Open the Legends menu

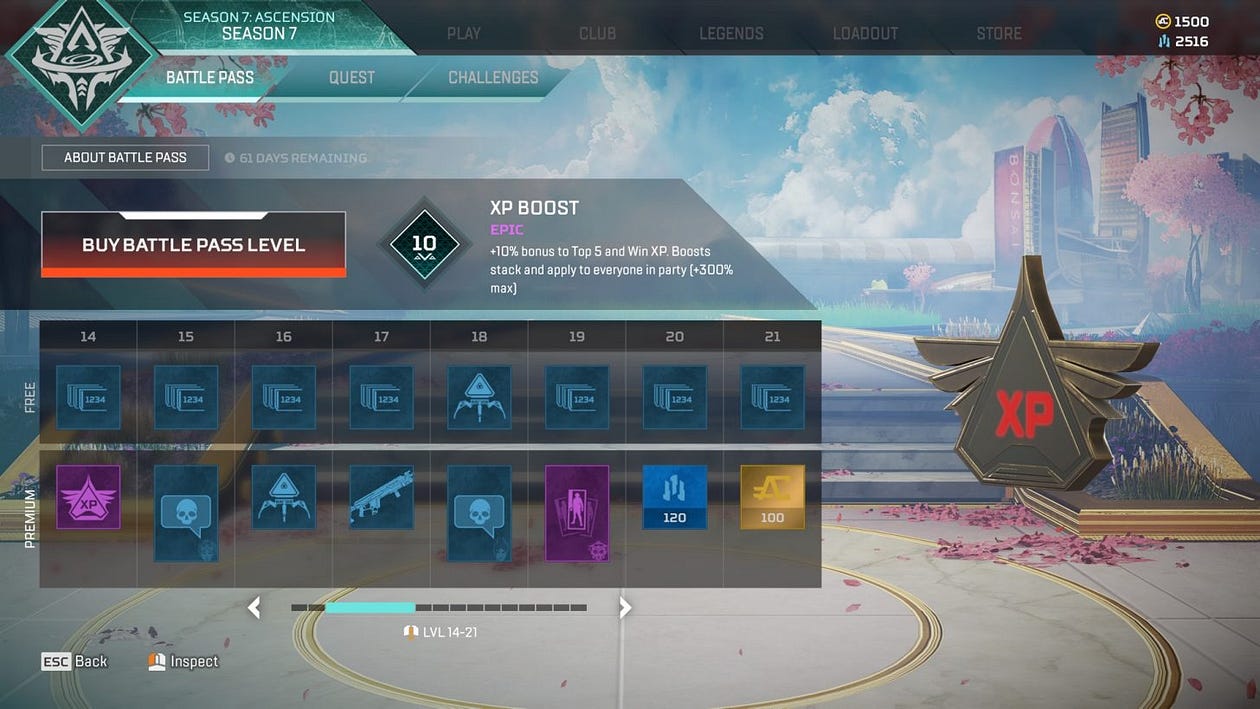click(x=731, y=33)
